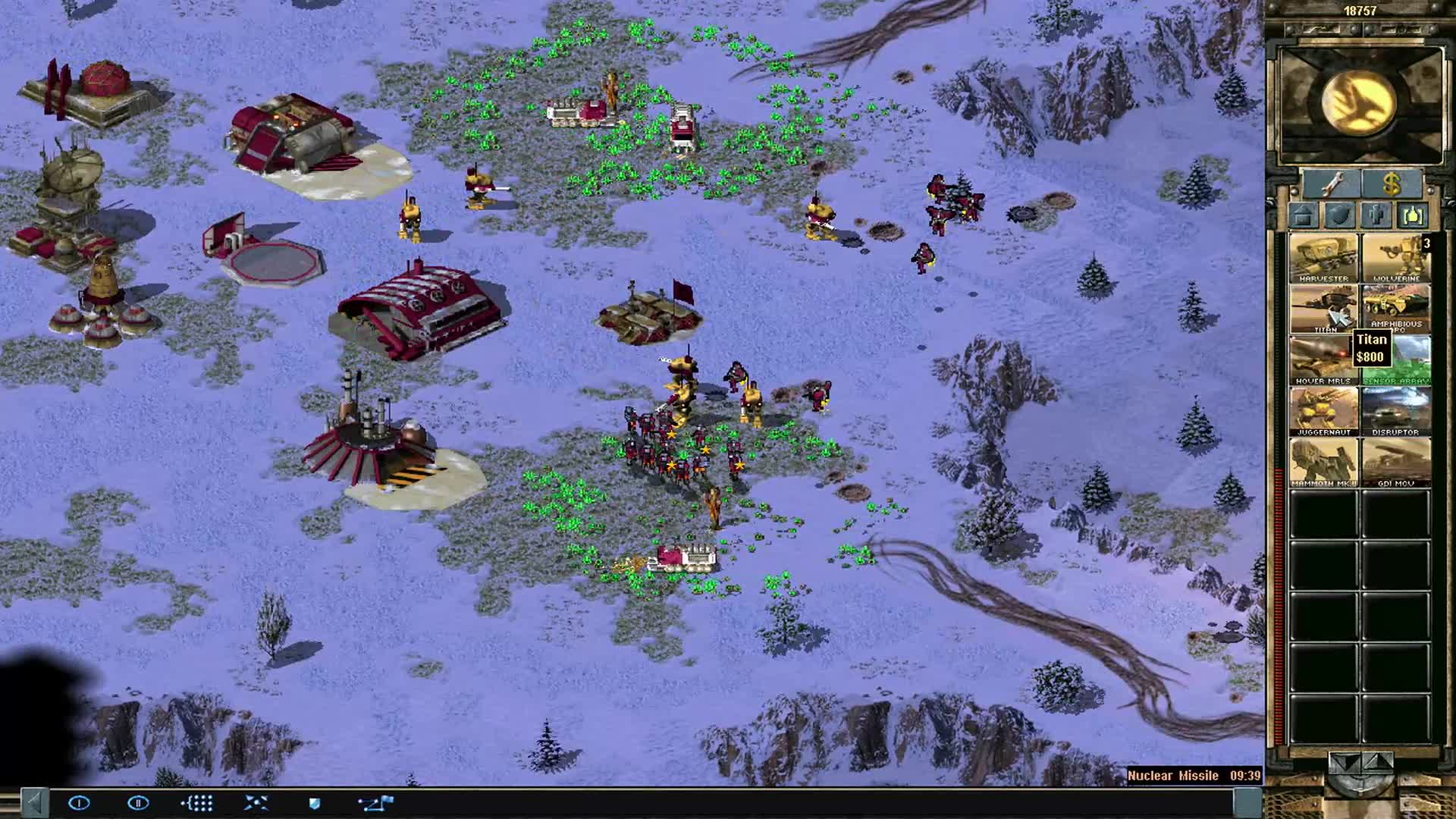Queue a Disruptor tank

[1395, 409]
